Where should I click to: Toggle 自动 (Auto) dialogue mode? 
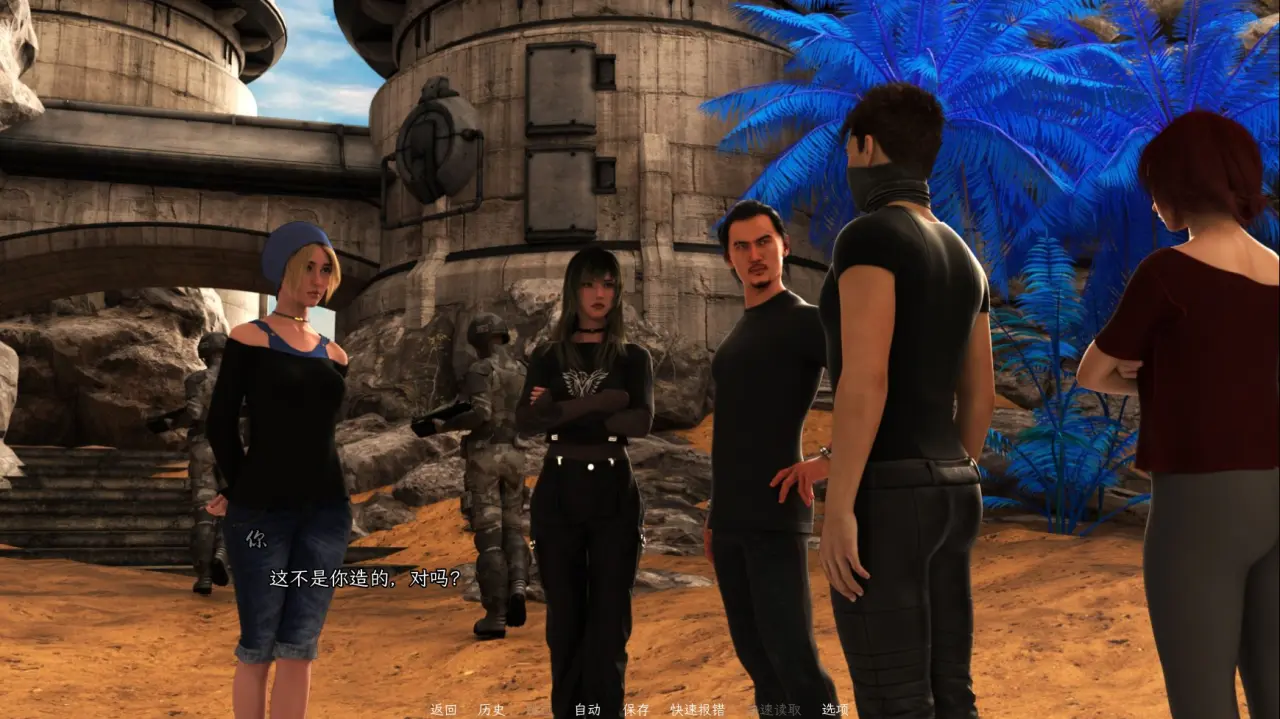587,710
